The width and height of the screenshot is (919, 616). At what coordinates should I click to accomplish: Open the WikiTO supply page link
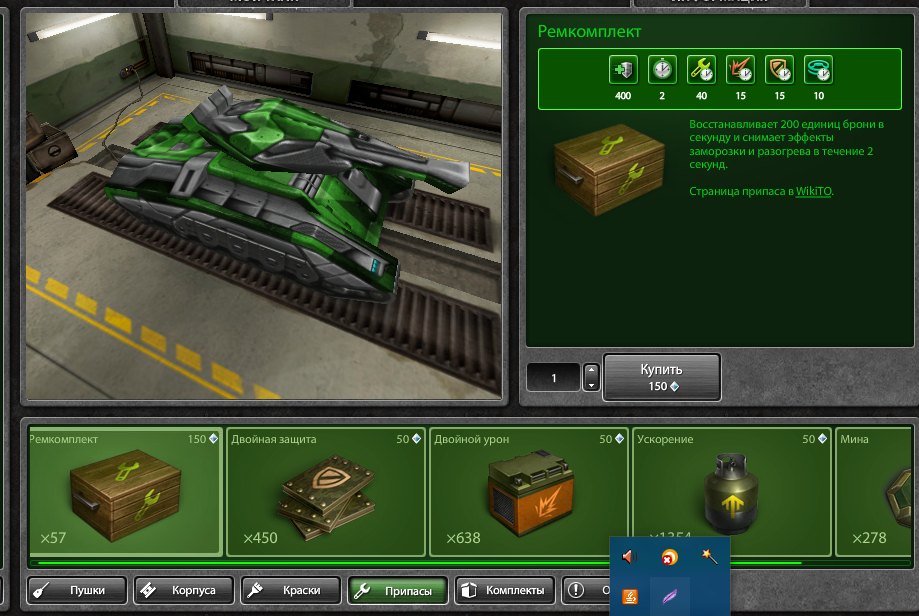click(813, 190)
